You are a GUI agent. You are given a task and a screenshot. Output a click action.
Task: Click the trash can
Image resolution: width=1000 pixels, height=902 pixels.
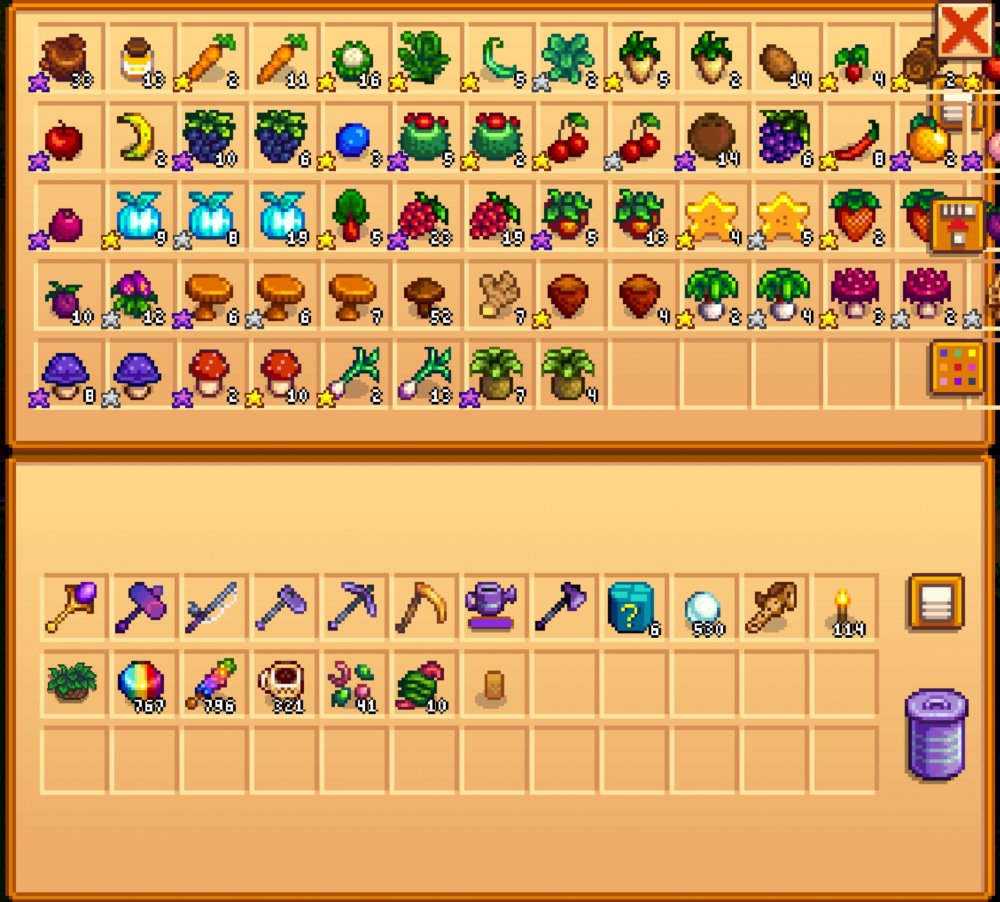click(936, 734)
